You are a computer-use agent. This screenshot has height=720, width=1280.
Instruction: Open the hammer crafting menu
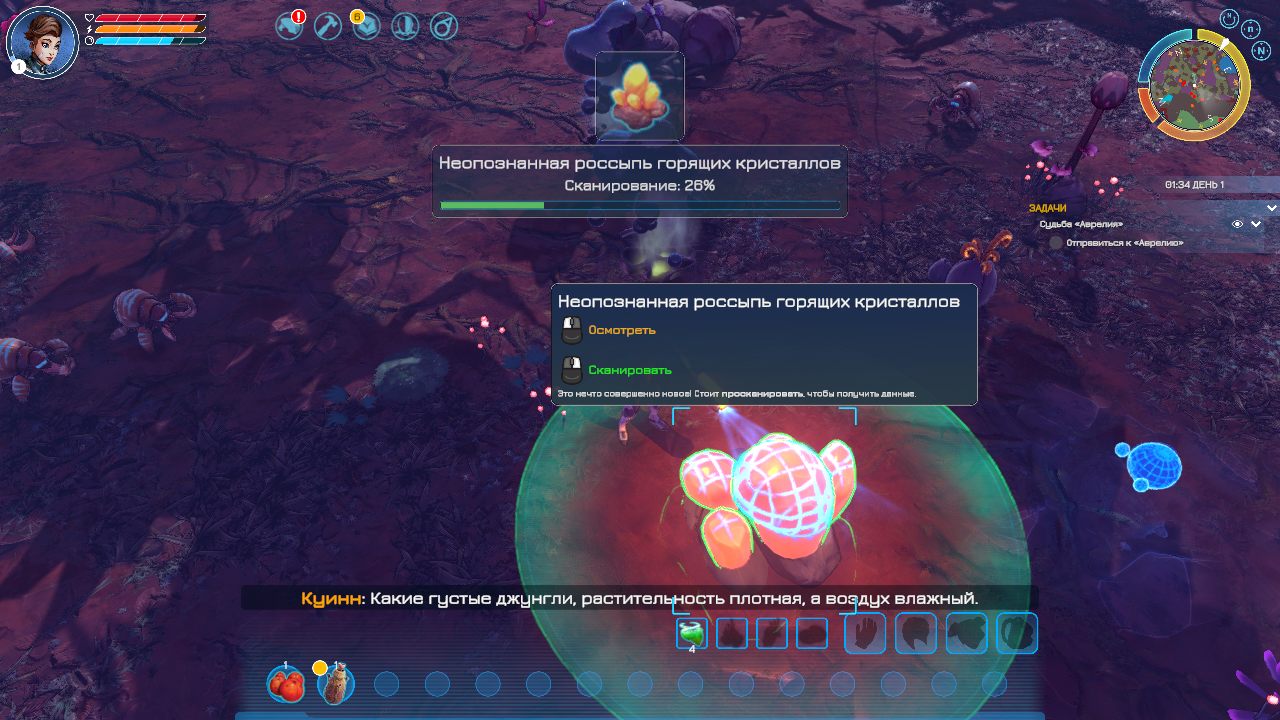(328, 26)
